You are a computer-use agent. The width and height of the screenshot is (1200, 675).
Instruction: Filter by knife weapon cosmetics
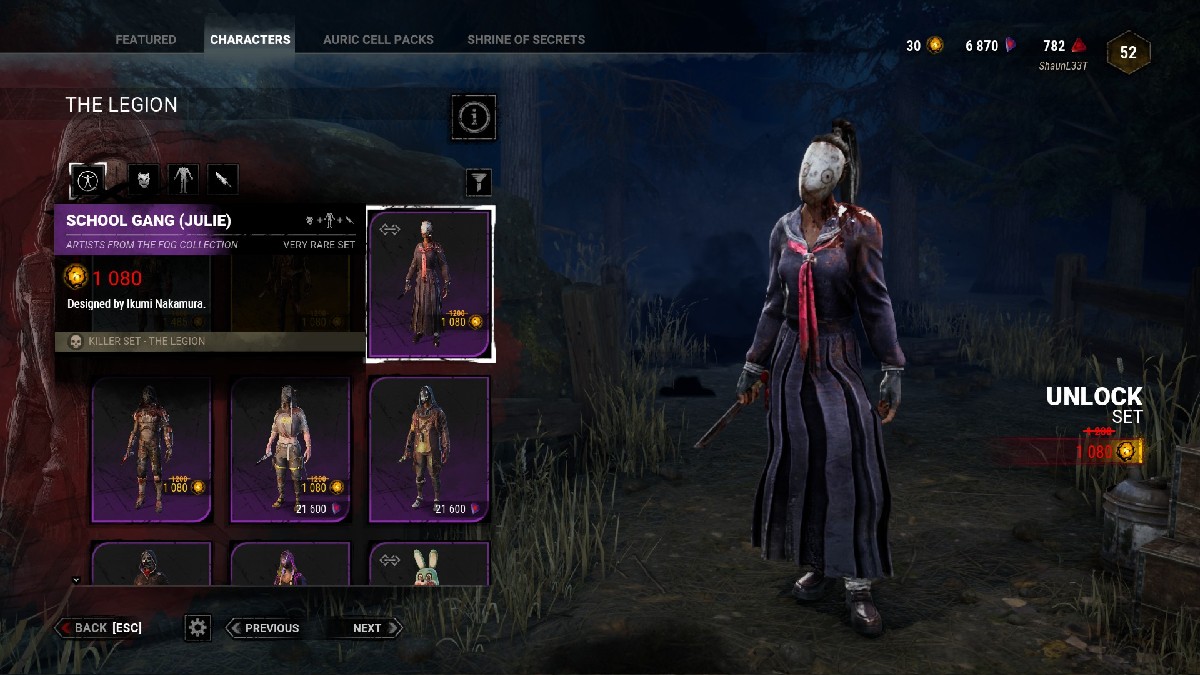click(223, 180)
